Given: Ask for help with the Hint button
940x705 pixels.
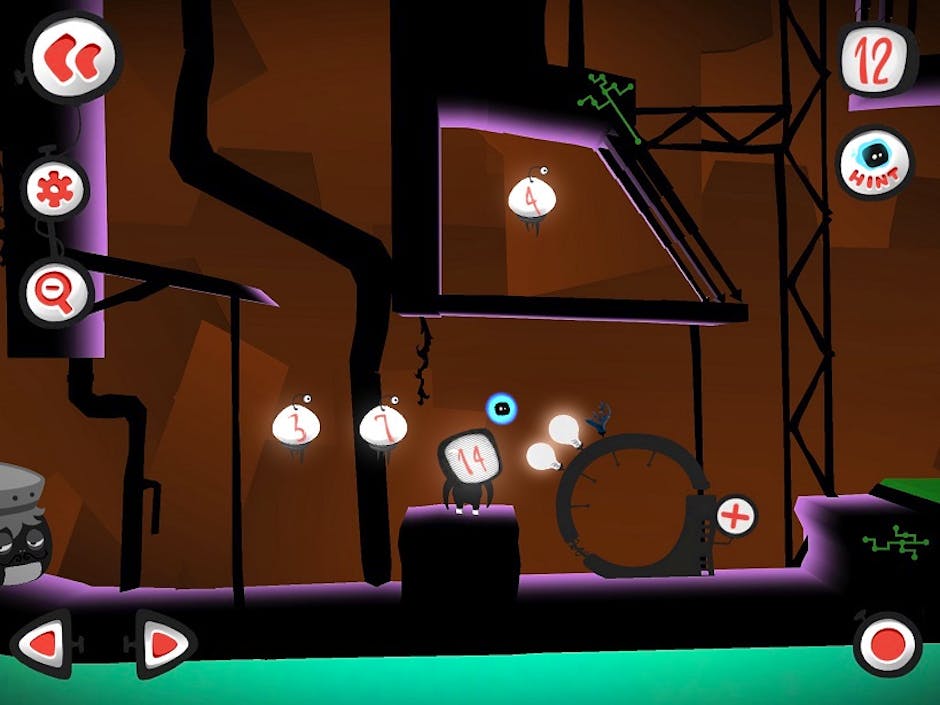Looking at the screenshot, I should tap(875, 163).
